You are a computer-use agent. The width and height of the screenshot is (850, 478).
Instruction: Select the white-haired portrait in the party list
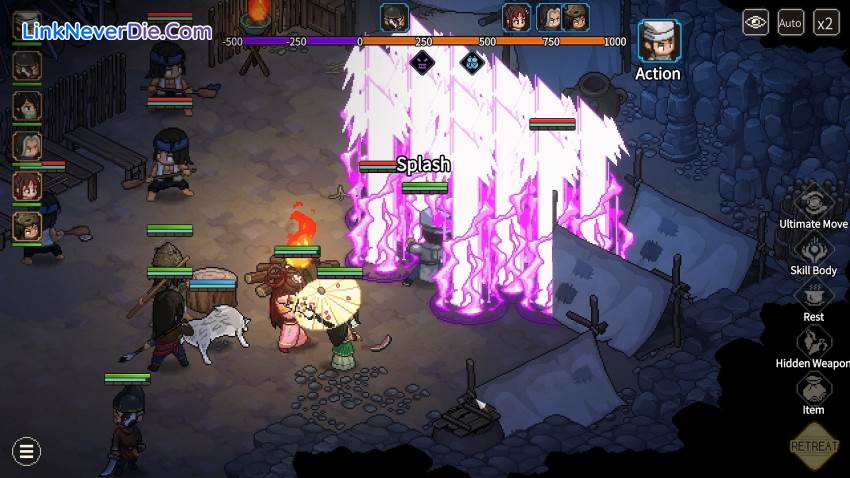[x=27, y=146]
